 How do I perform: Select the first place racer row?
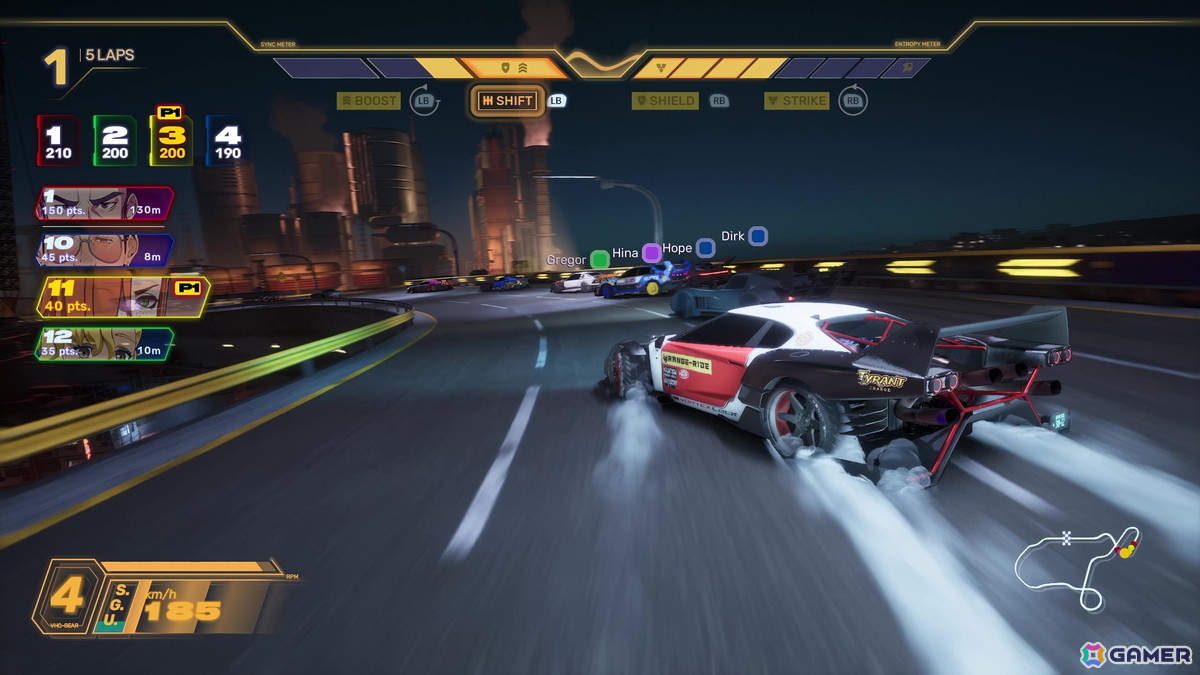point(104,203)
